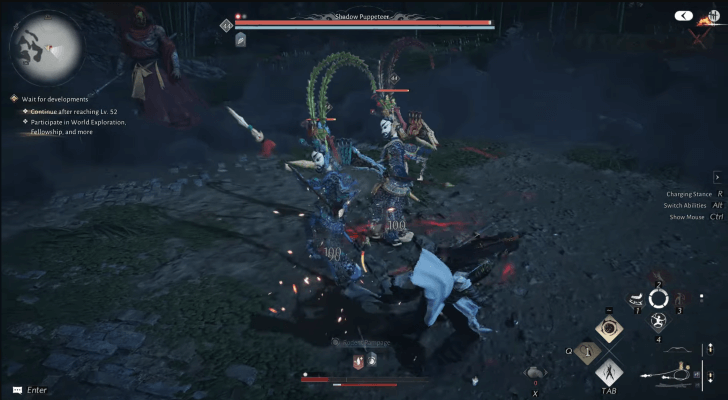Use the round ability icon numbered 4

click(658, 322)
